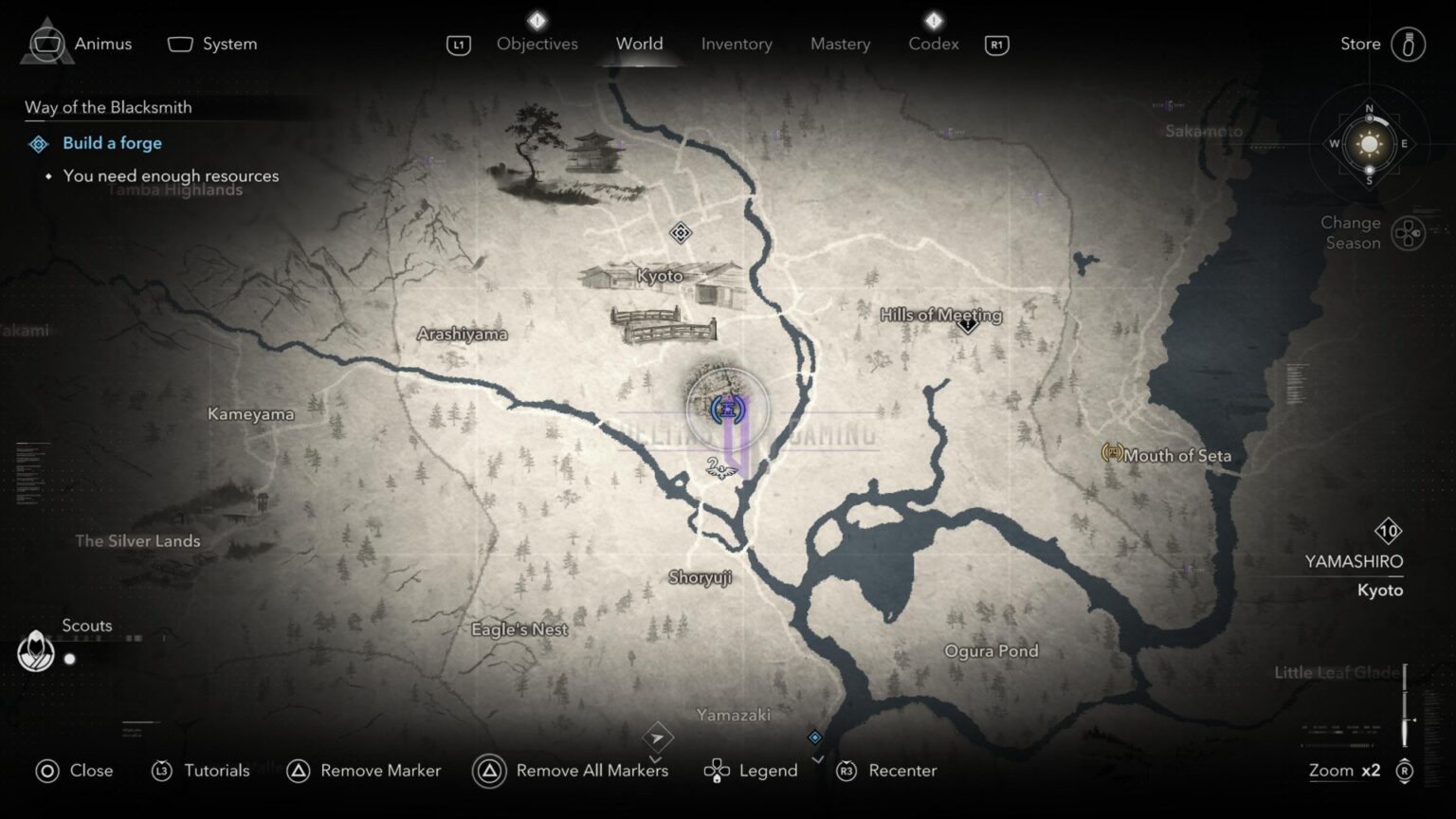Viewport: 1456px width, 819px height.
Task: Expand the custom marker chevron near Yamazaki
Action: coord(655,759)
